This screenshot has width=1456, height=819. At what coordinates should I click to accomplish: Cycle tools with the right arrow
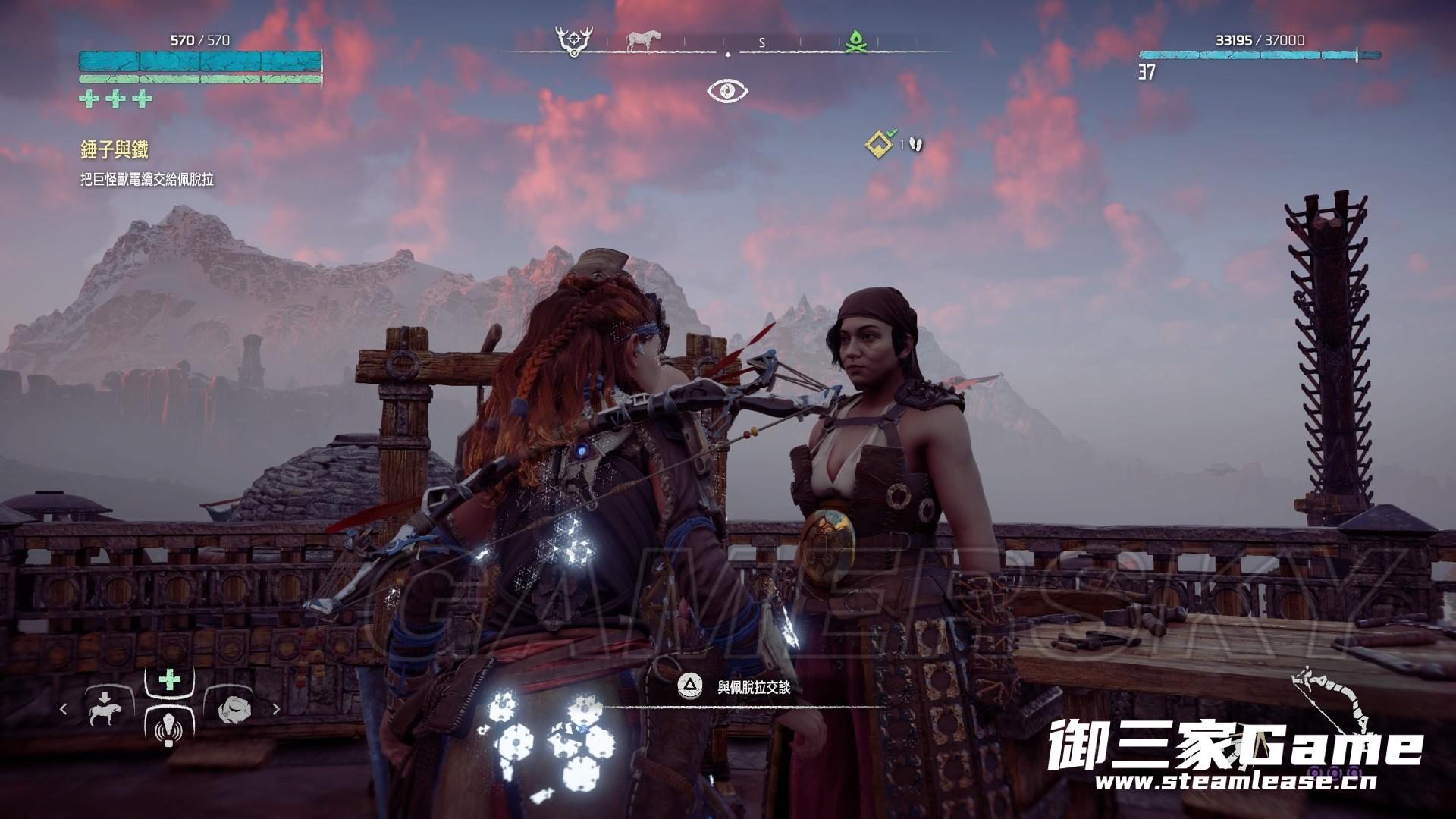pos(276,710)
